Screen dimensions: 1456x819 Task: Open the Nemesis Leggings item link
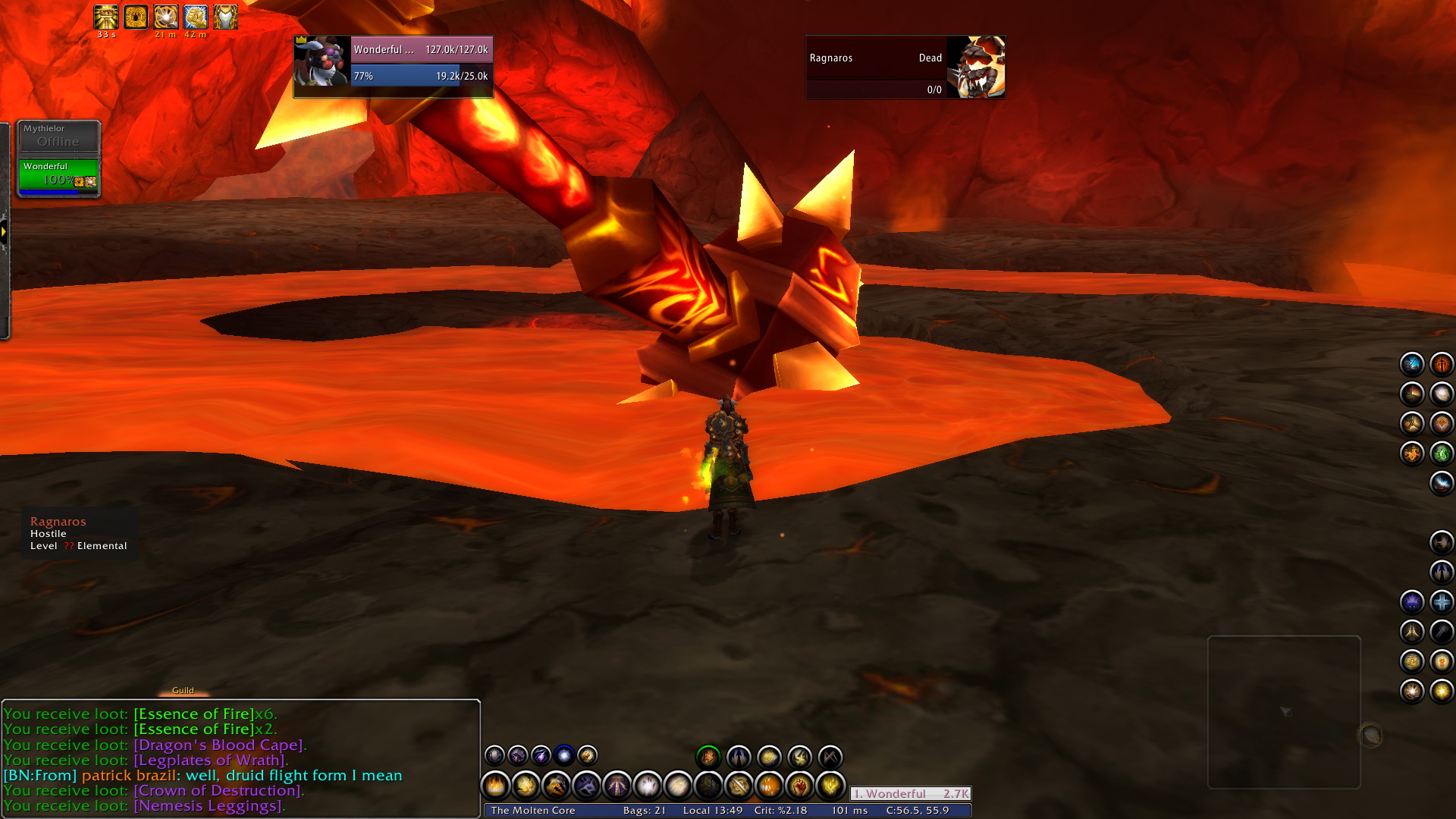[209, 805]
